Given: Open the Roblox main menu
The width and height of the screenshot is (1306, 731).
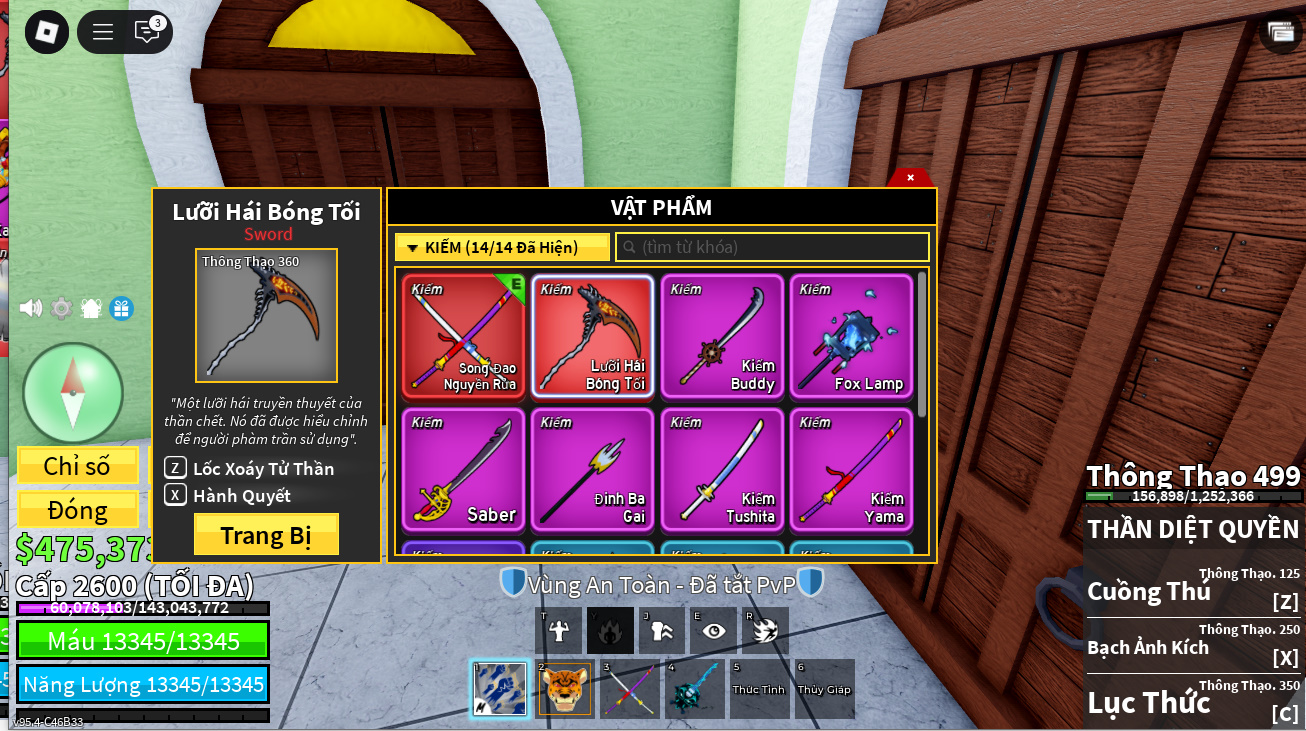Looking at the screenshot, I should [x=47, y=32].
